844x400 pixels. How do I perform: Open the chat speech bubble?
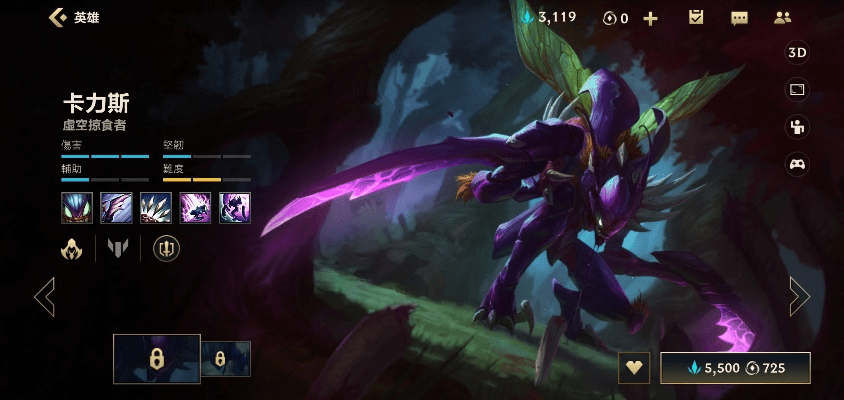(739, 18)
